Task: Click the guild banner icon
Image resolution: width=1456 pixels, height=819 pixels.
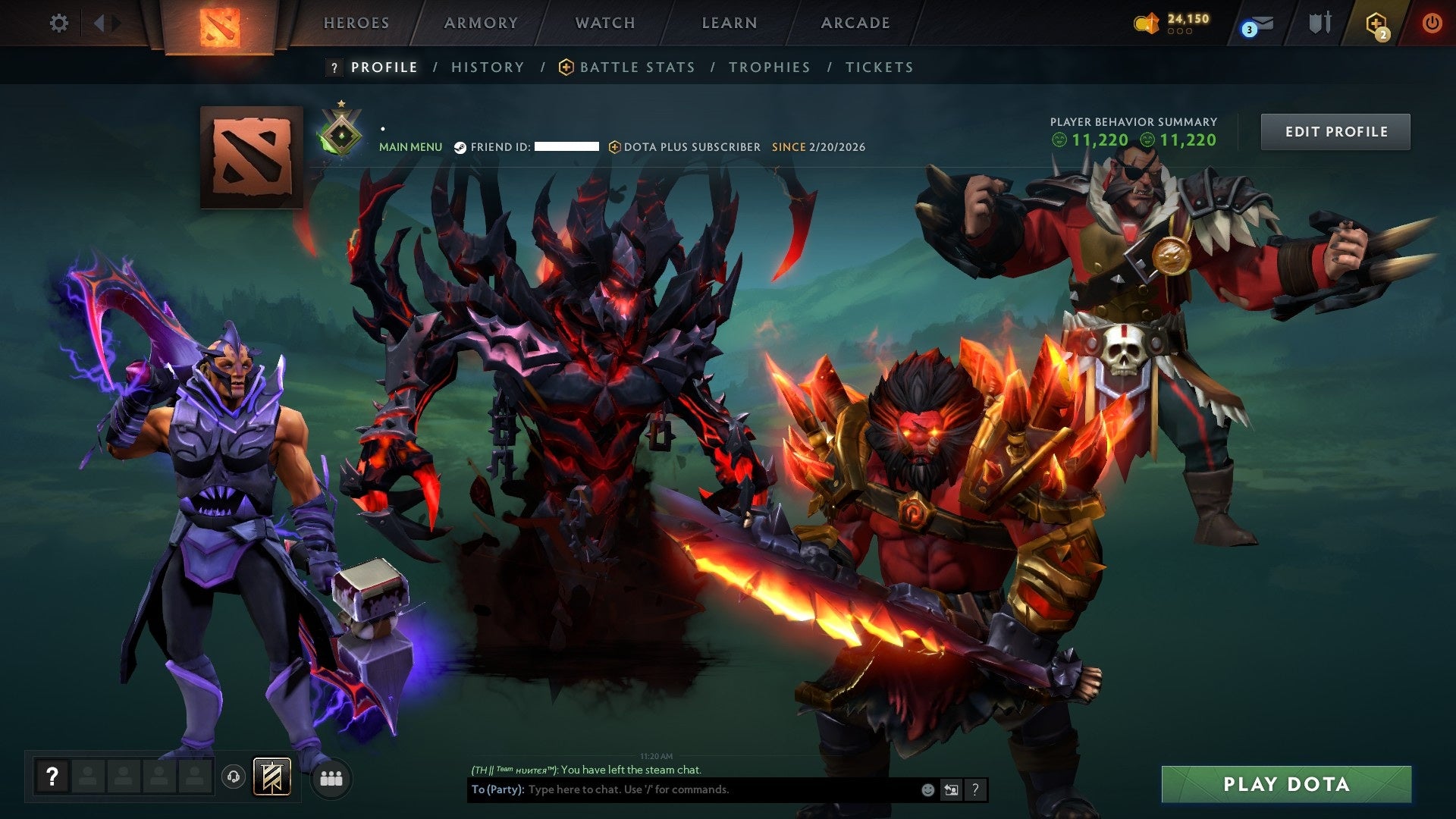Action: [x=271, y=777]
